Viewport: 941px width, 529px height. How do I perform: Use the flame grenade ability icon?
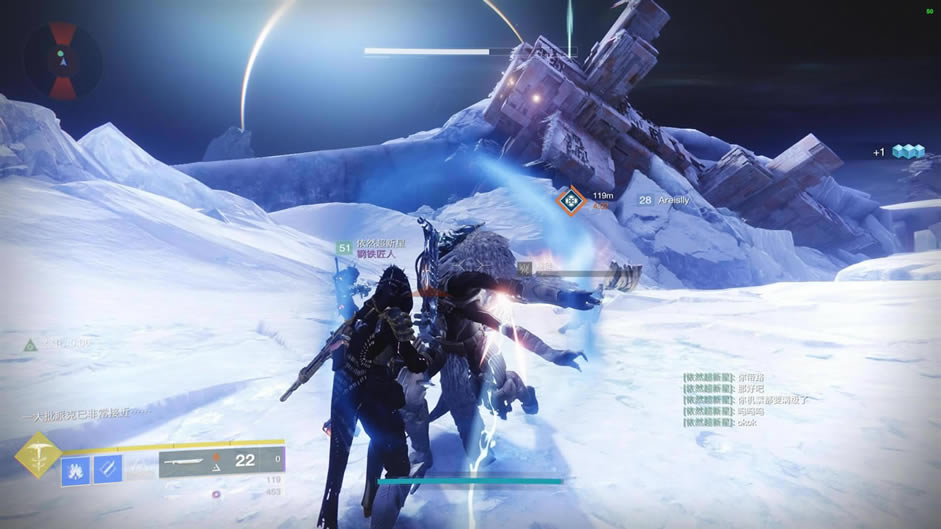(76, 469)
